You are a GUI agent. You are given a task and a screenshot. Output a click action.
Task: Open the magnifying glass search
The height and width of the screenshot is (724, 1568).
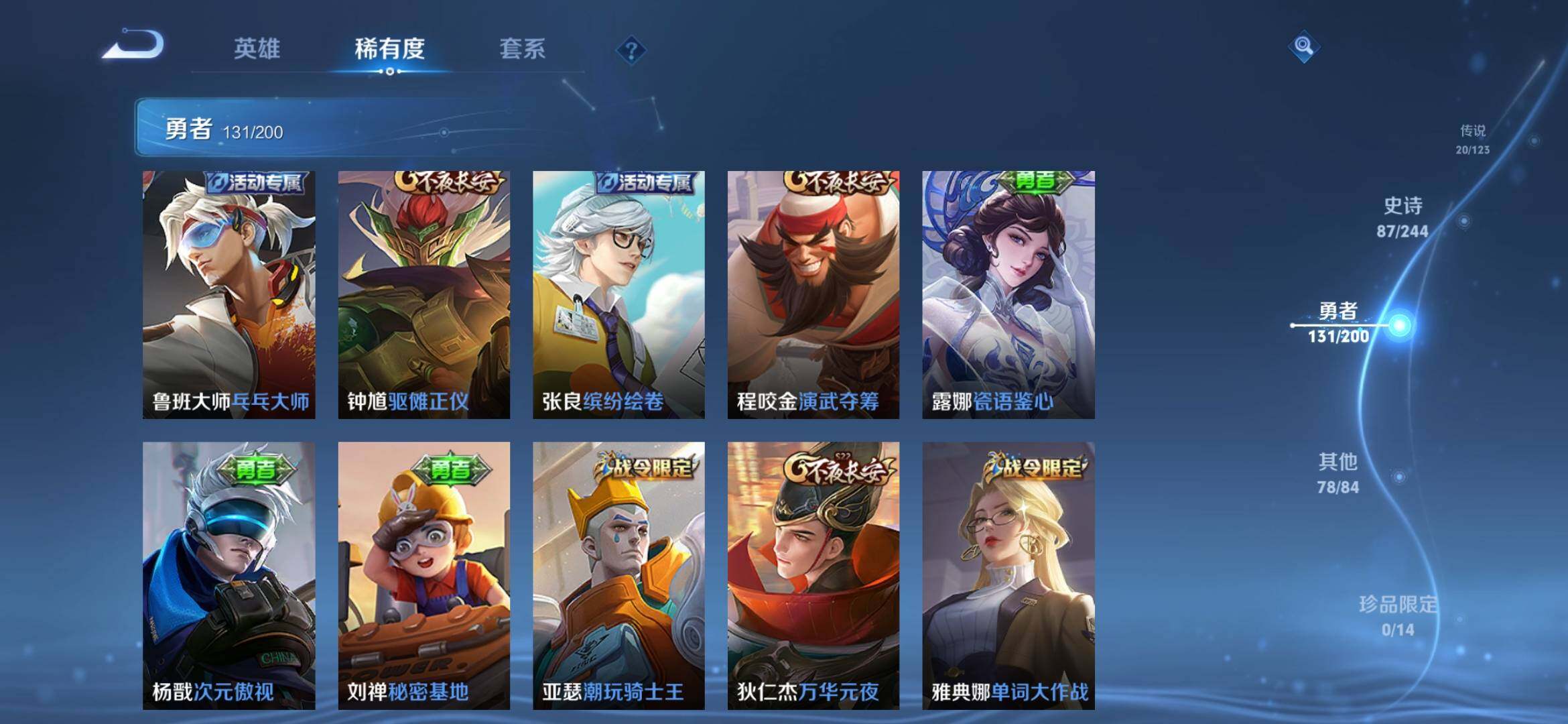1303,46
